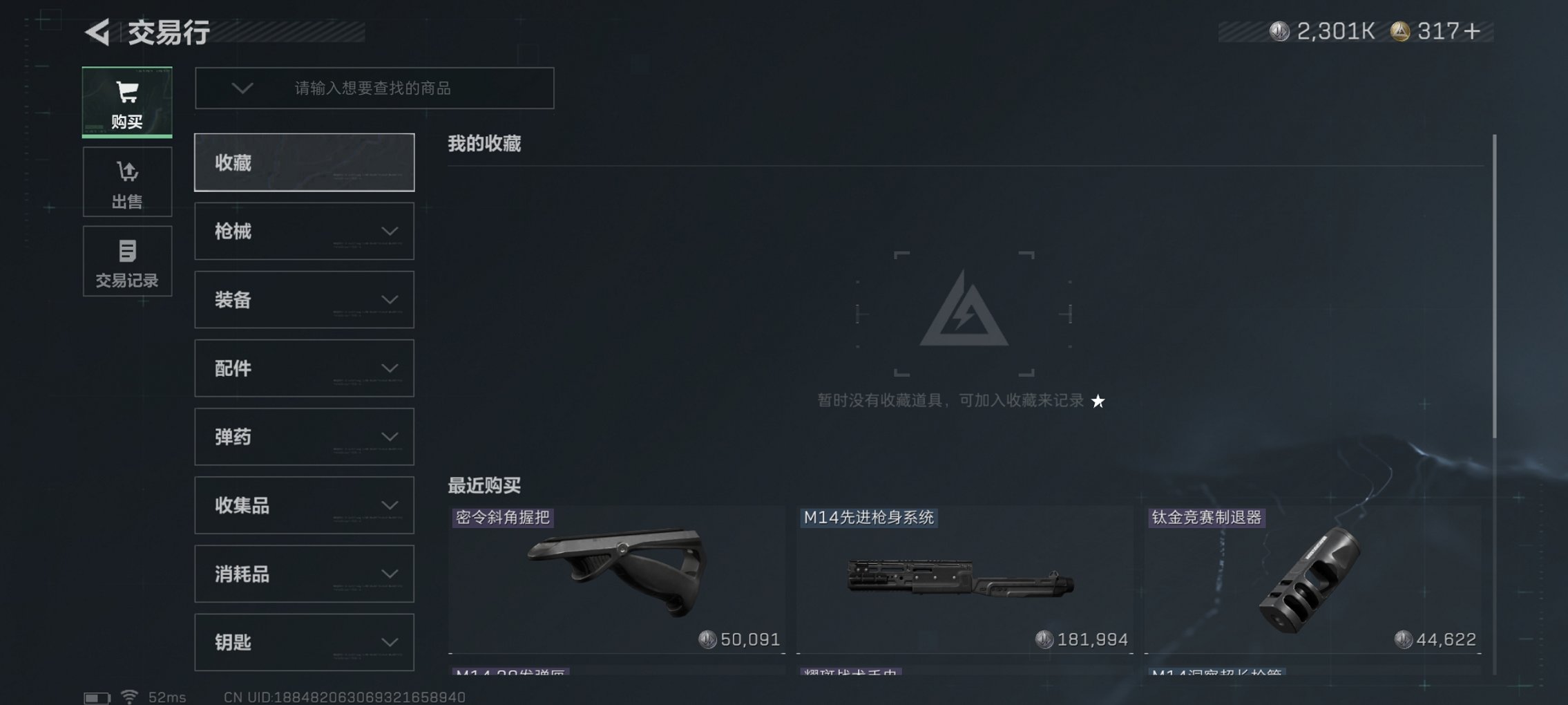Click the back arrow next to 交易行
The width and height of the screenshot is (1568, 705).
(97, 31)
